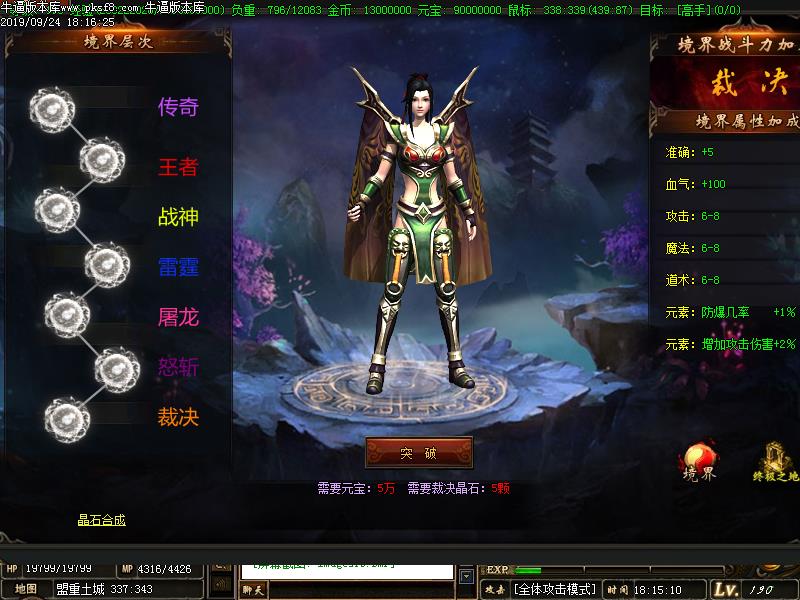This screenshot has height=600, width=800.
Task: Toggle the 全体攻击模式 attack mode
Action: (x=556, y=589)
